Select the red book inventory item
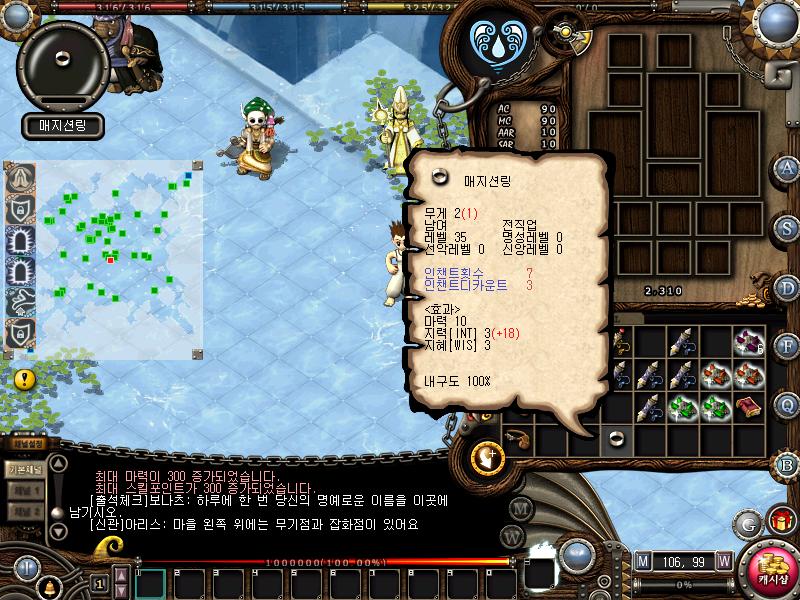 (748, 408)
